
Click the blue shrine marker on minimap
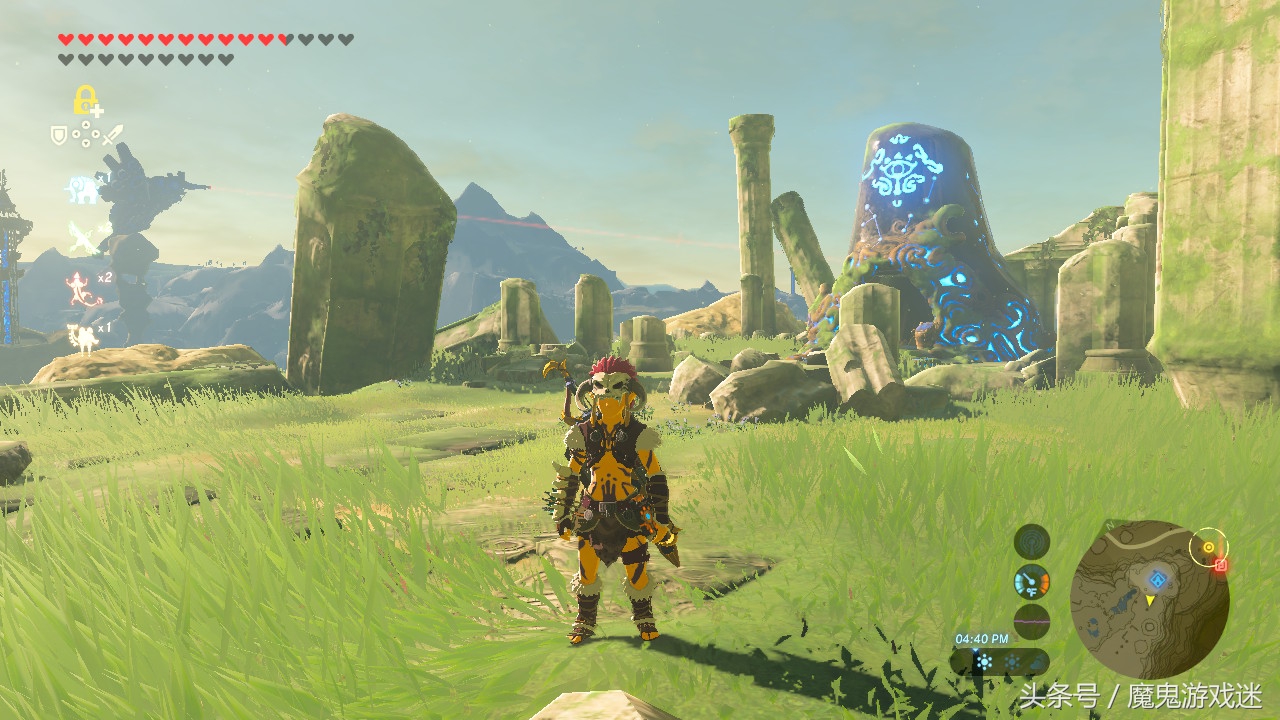[x=1157, y=578]
